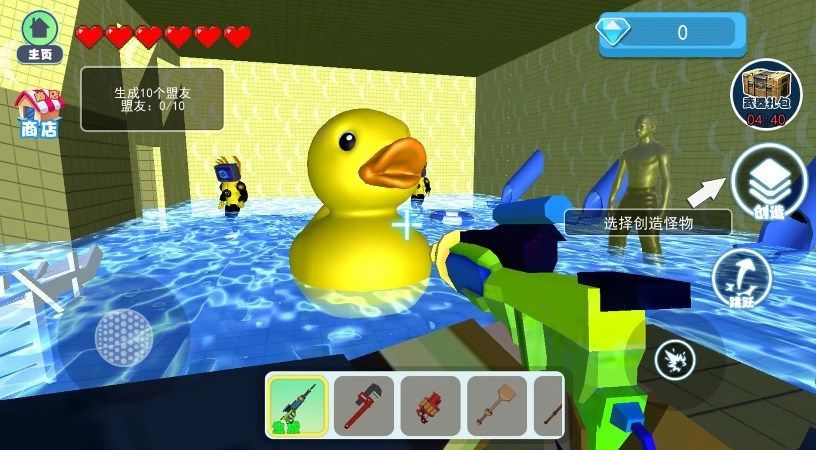Choose the red dynamite pack slot
The image size is (816, 450).
(x=430, y=405)
